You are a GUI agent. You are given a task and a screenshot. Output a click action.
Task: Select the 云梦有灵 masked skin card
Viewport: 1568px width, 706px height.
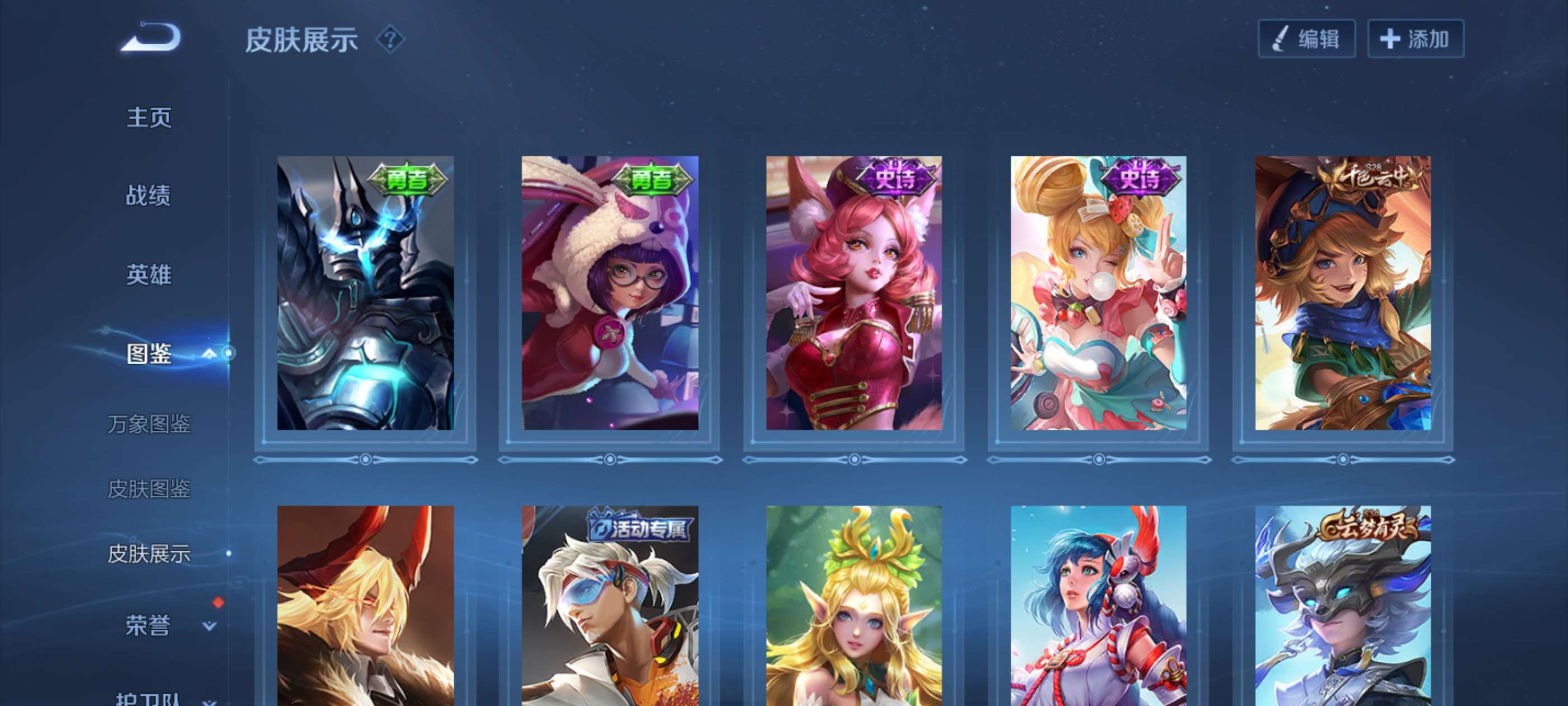point(1343,606)
